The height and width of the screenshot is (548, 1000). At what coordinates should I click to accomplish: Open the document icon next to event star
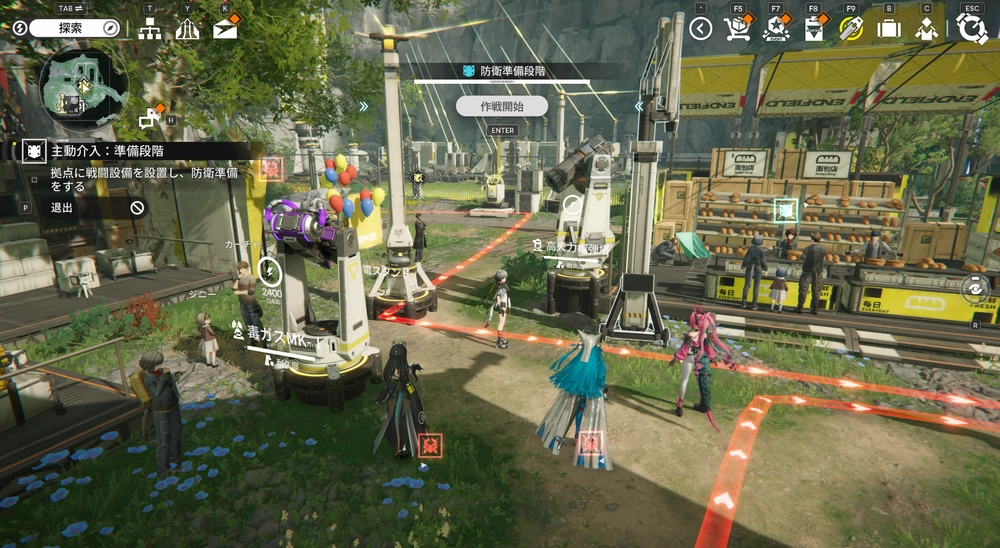[x=813, y=29]
